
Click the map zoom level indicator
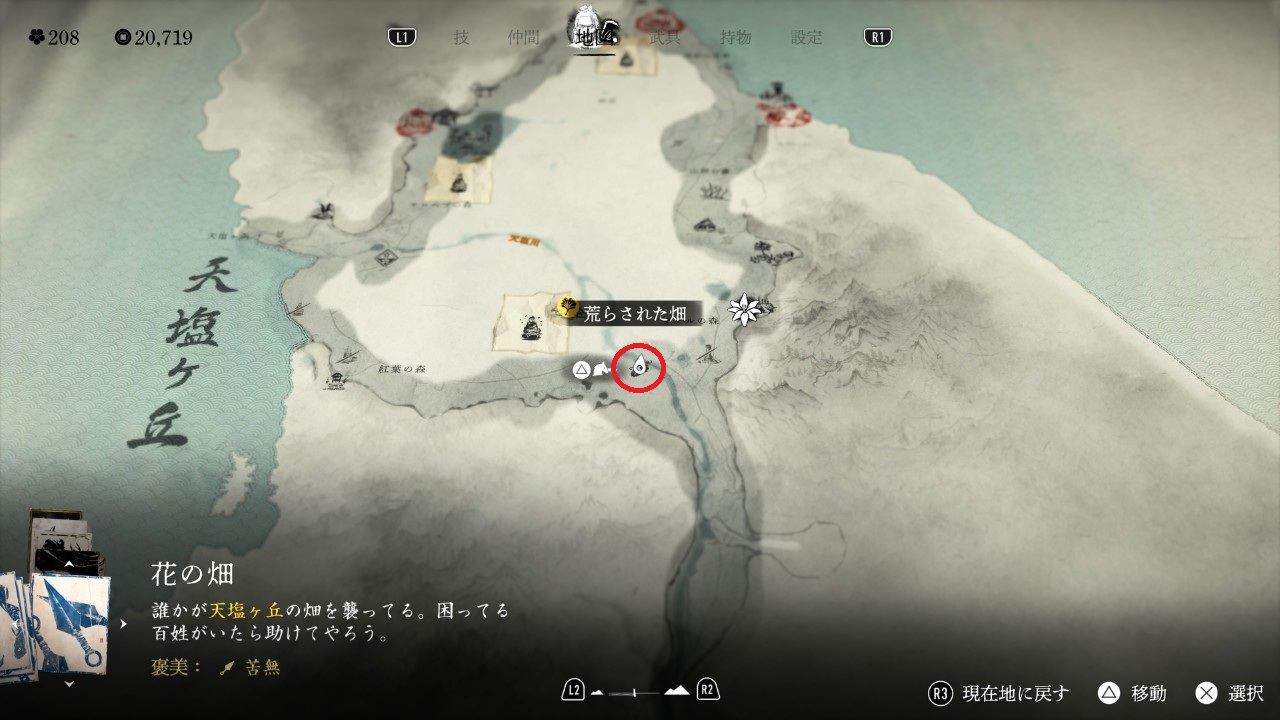pyautogui.click(x=640, y=690)
